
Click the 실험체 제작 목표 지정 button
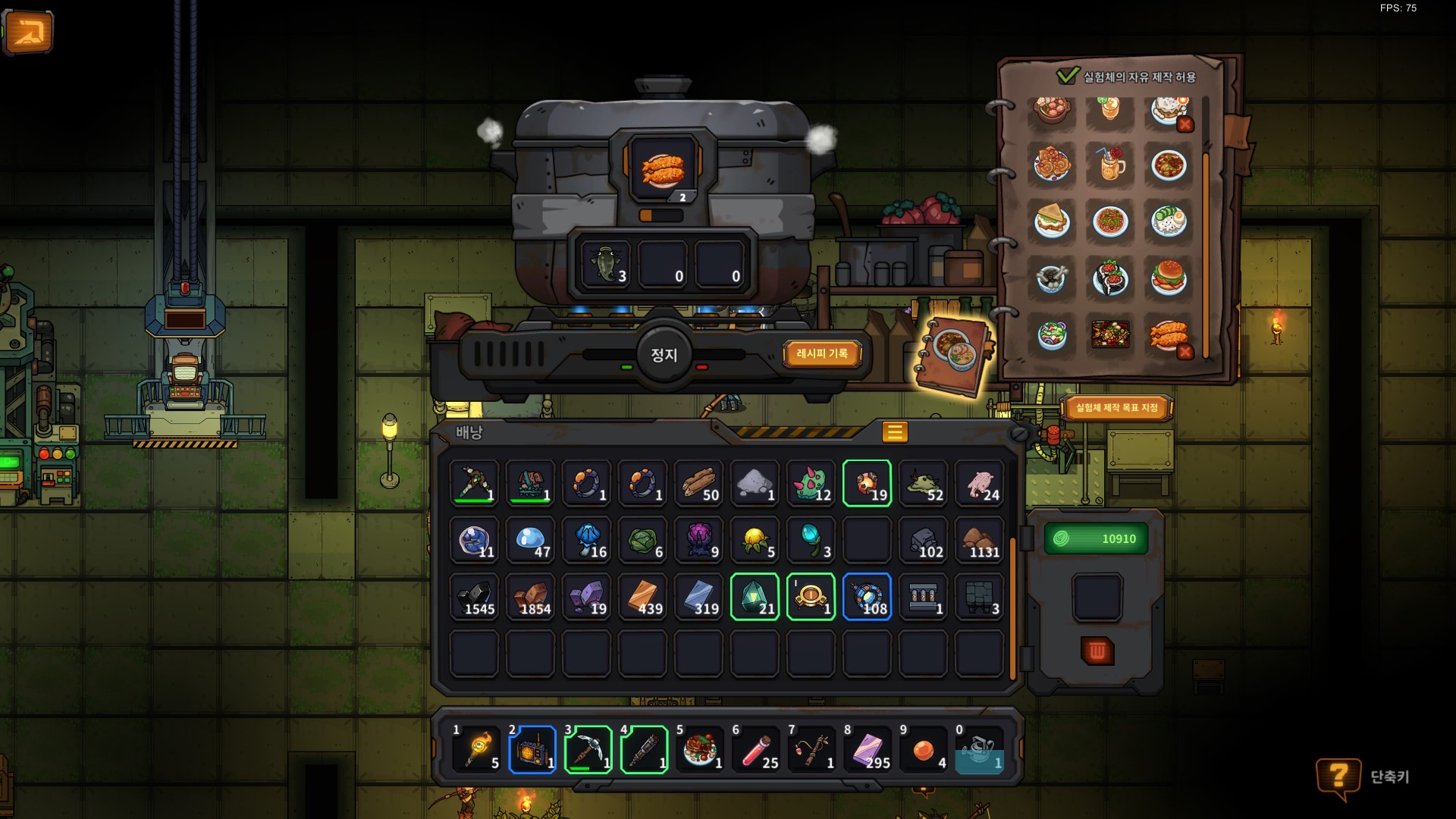click(1116, 408)
